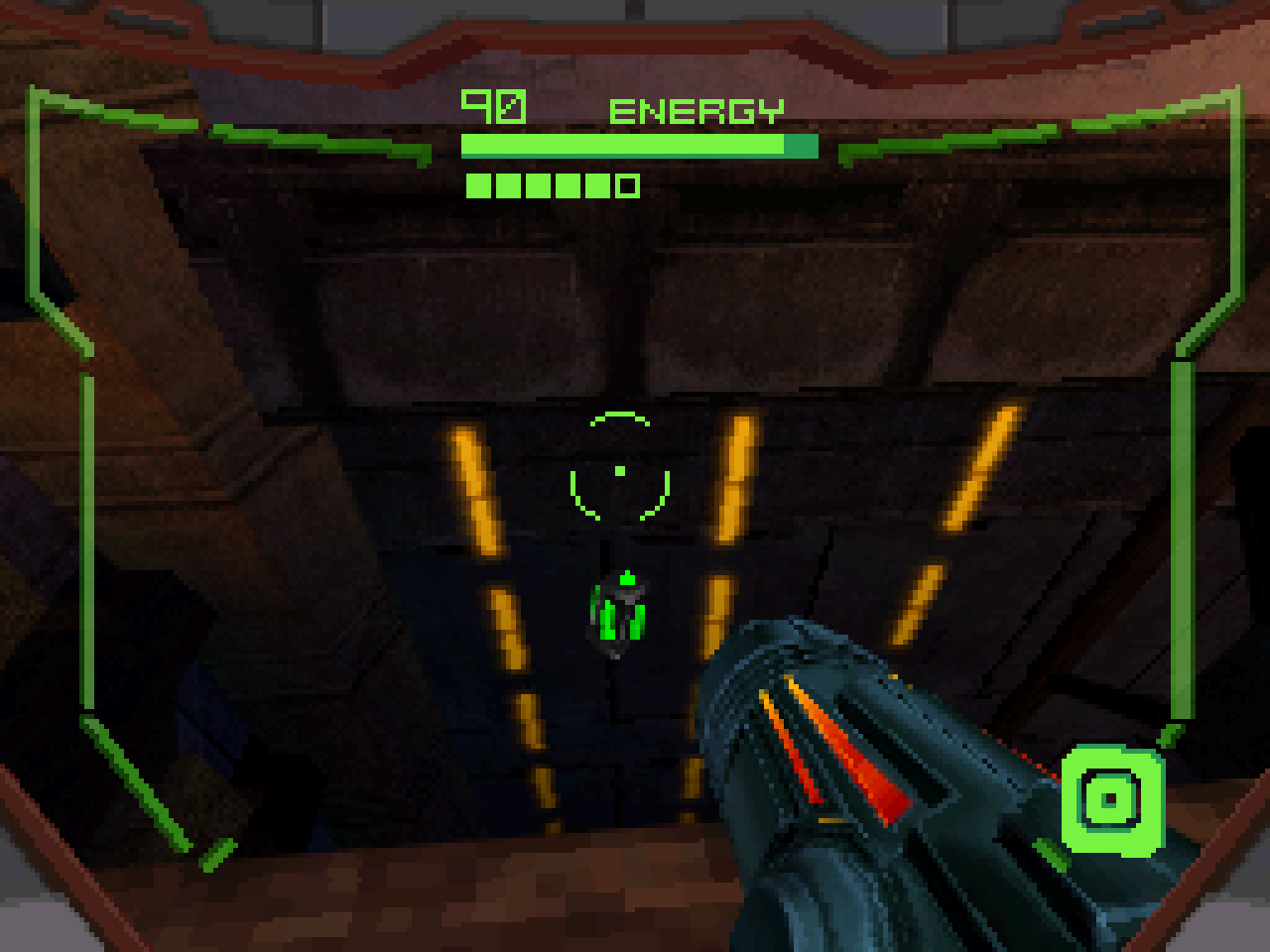1270x952 pixels.
Task: Select the green power beam weapon icon
Action: (x=1111, y=799)
